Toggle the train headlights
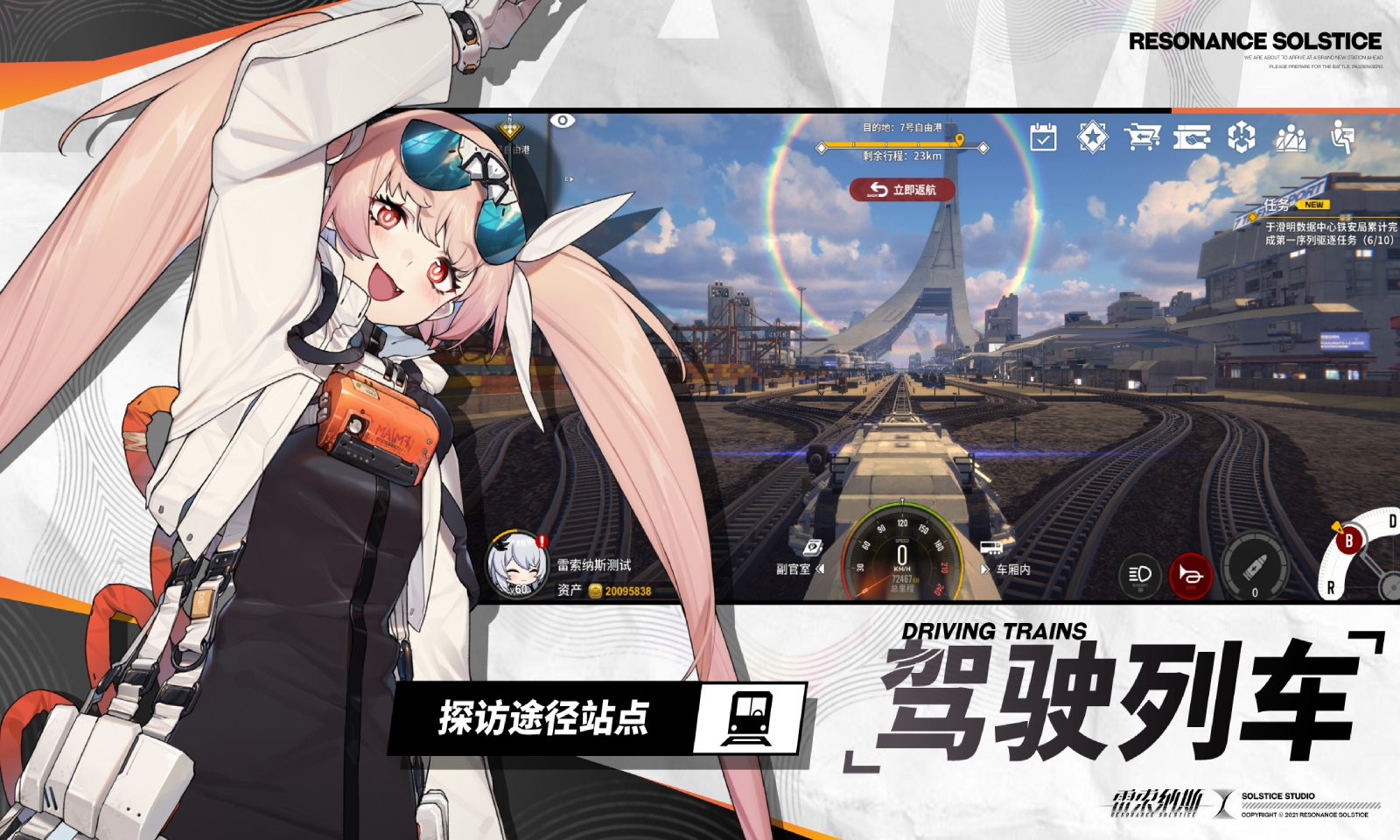Image resolution: width=1400 pixels, height=840 pixels. coord(1138,576)
